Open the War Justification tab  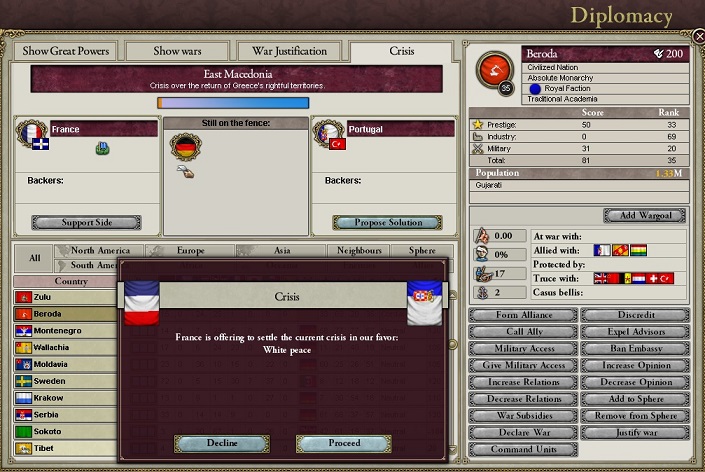pos(289,51)
